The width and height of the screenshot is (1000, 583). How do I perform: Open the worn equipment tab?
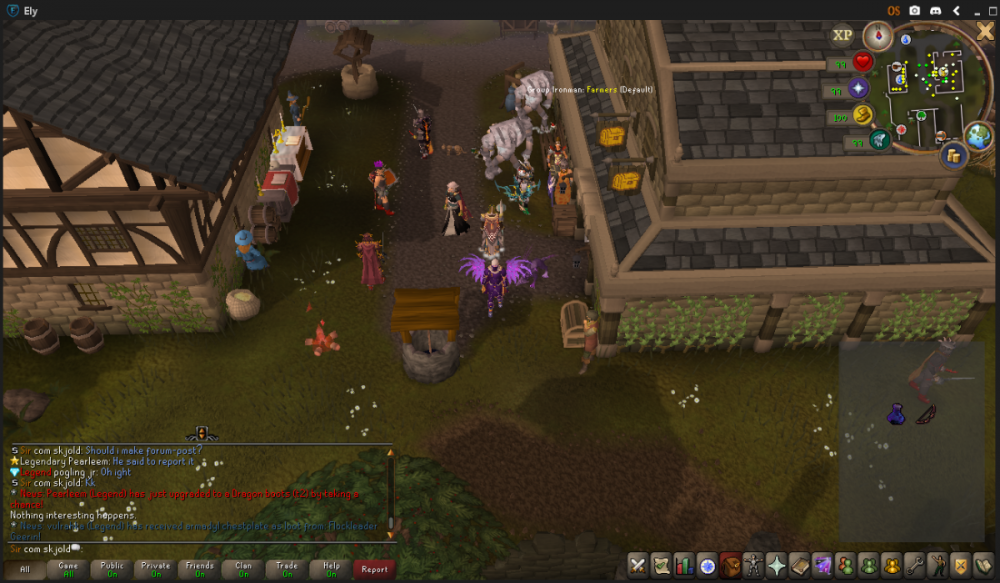[753, 565]
